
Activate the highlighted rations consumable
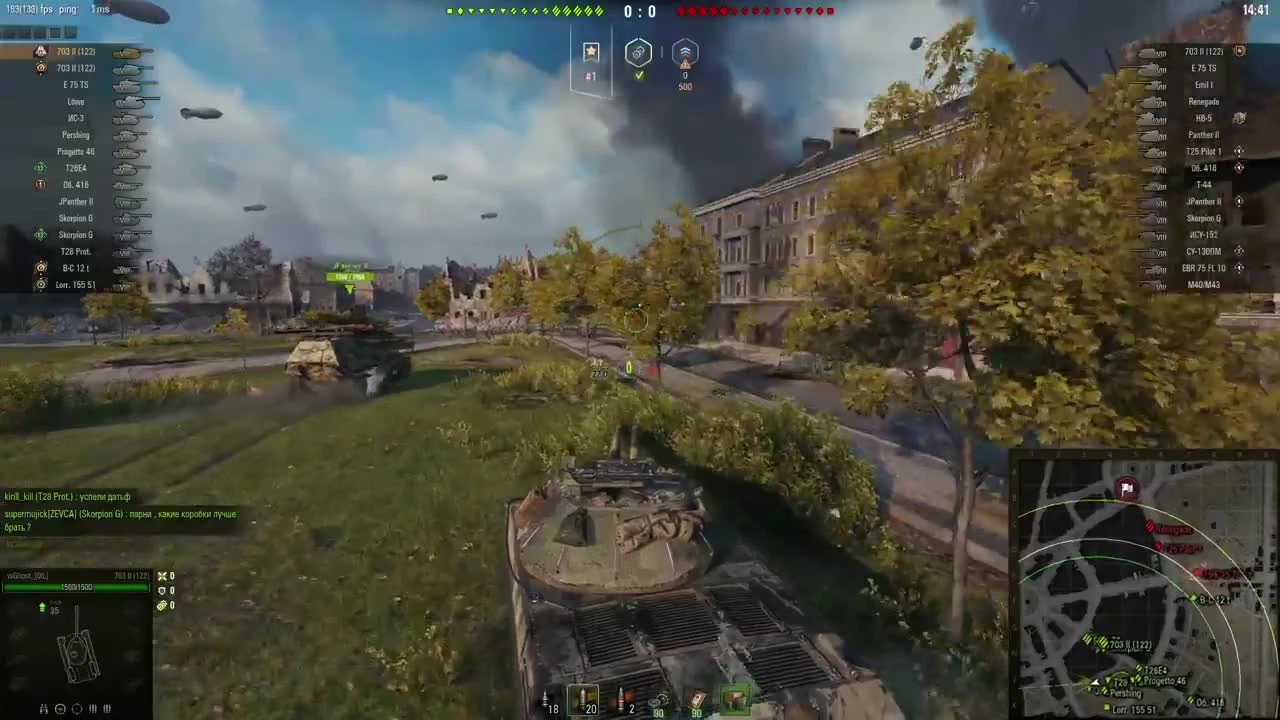[735, 697]
